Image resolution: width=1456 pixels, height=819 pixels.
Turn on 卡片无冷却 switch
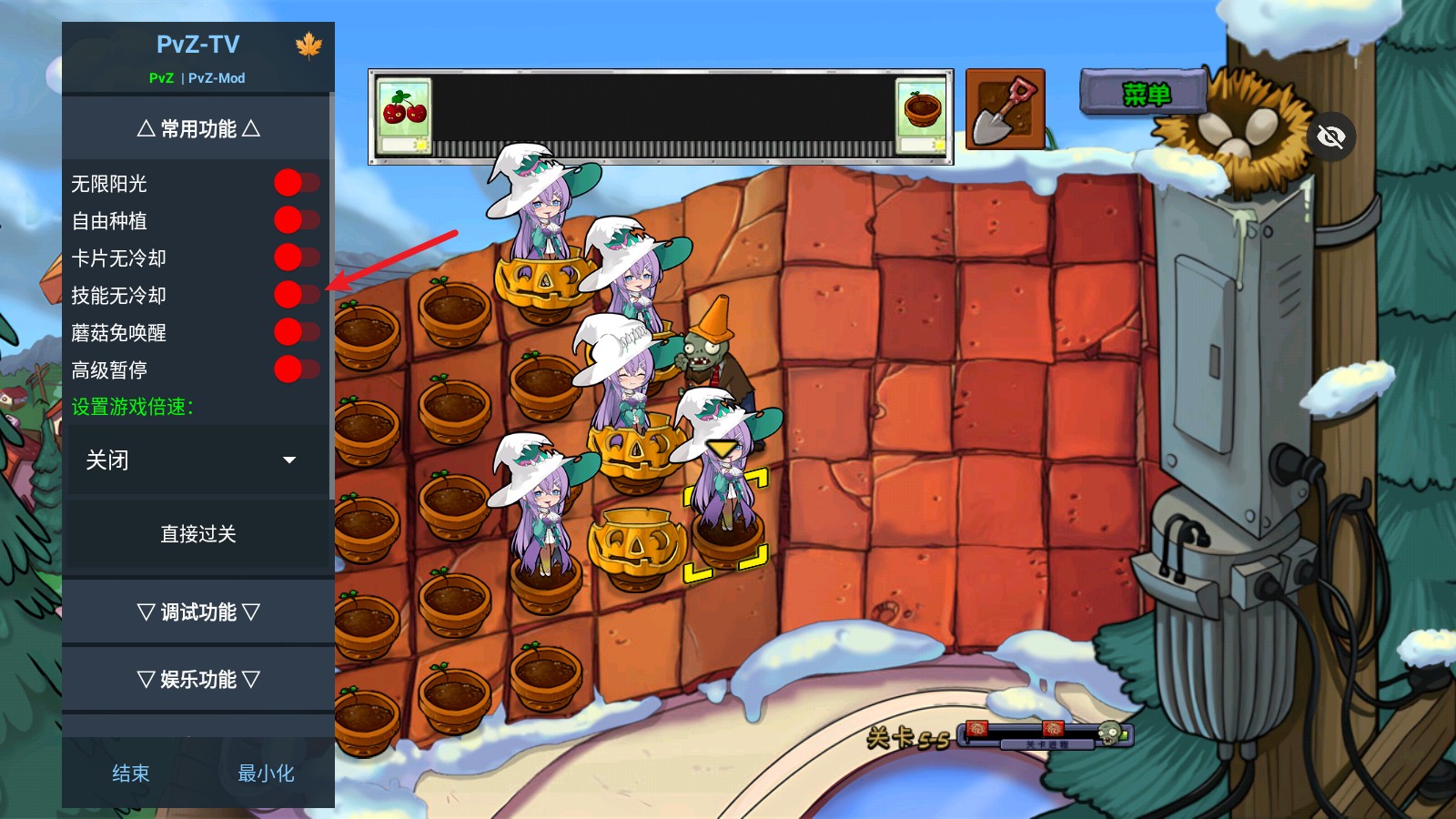(x=297, y=258)
